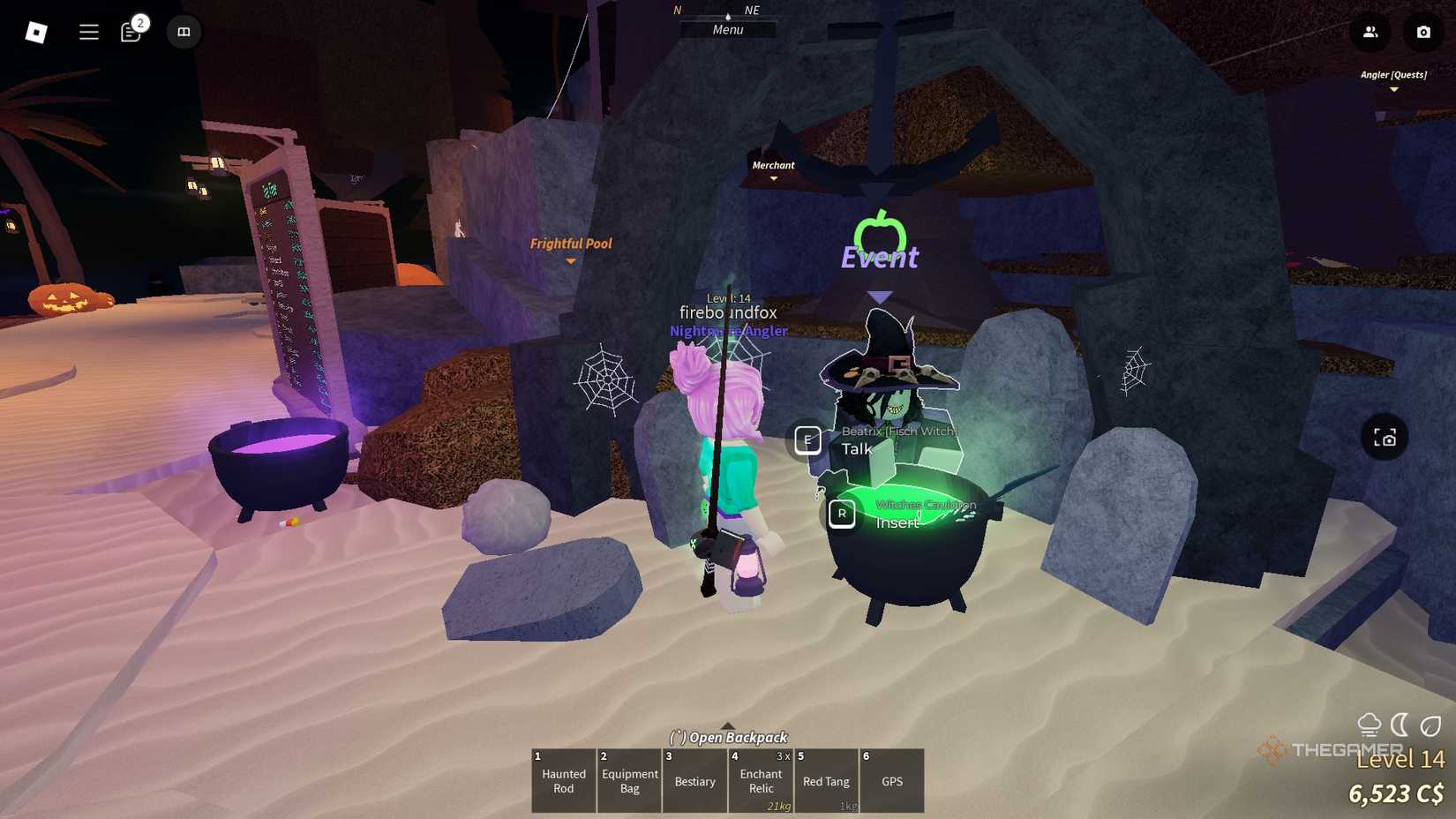Viewport: 1456px width, 819px height.
Task: Select the Enchant Relic in slot 4
Action: (x=760, y=781)
